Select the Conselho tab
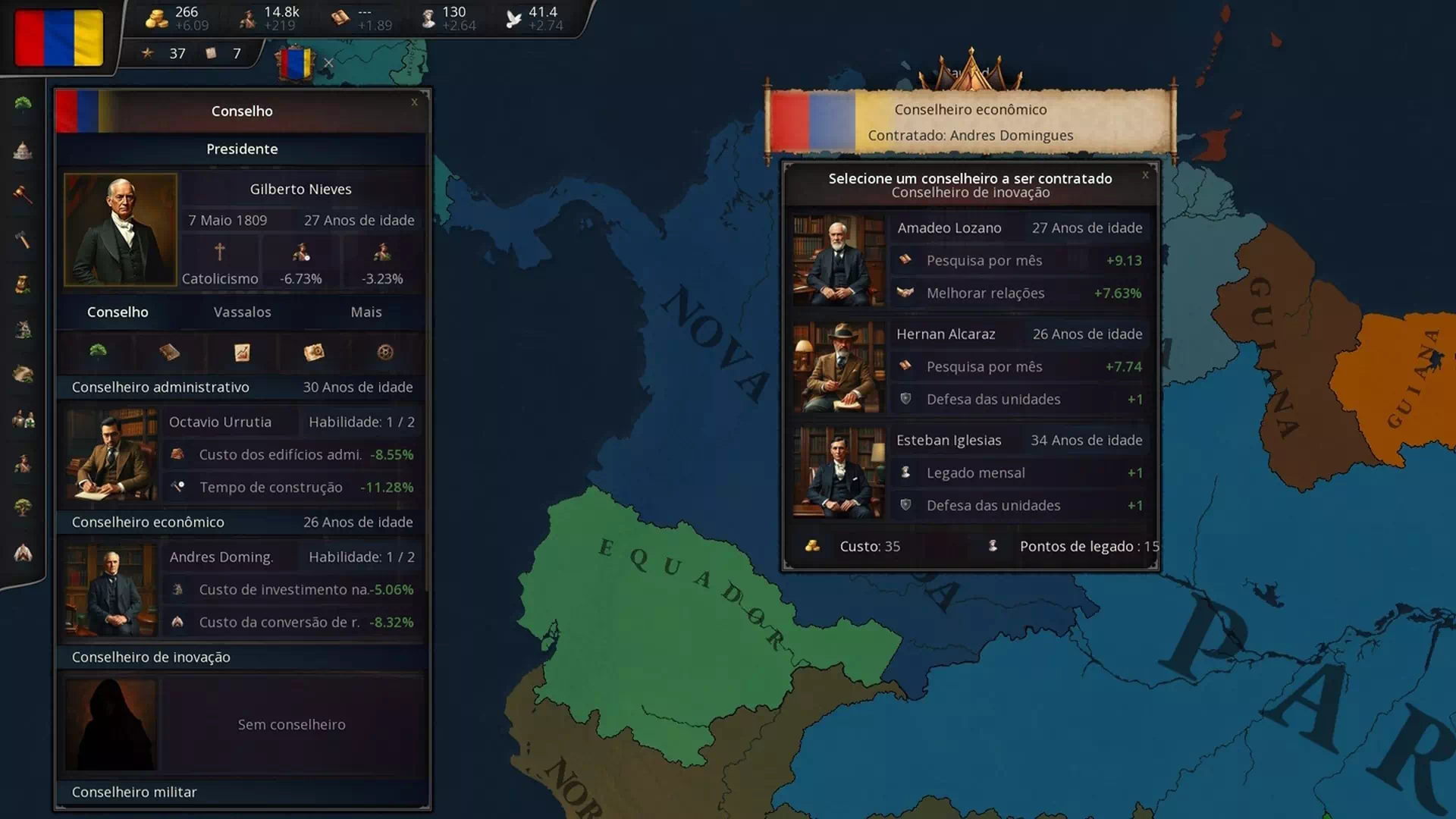 click(118, 312)
